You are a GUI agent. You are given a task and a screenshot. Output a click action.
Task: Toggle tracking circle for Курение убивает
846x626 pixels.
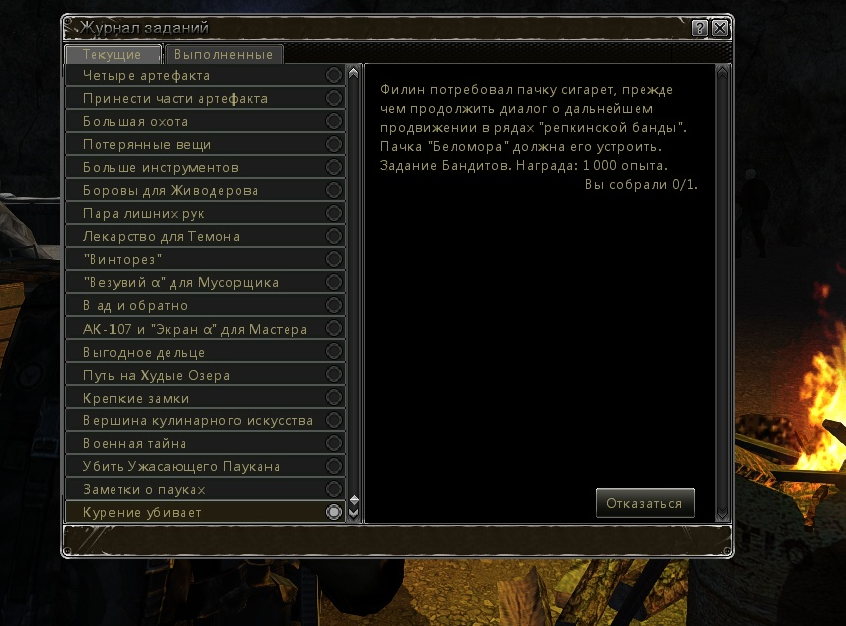pos(334,512)
